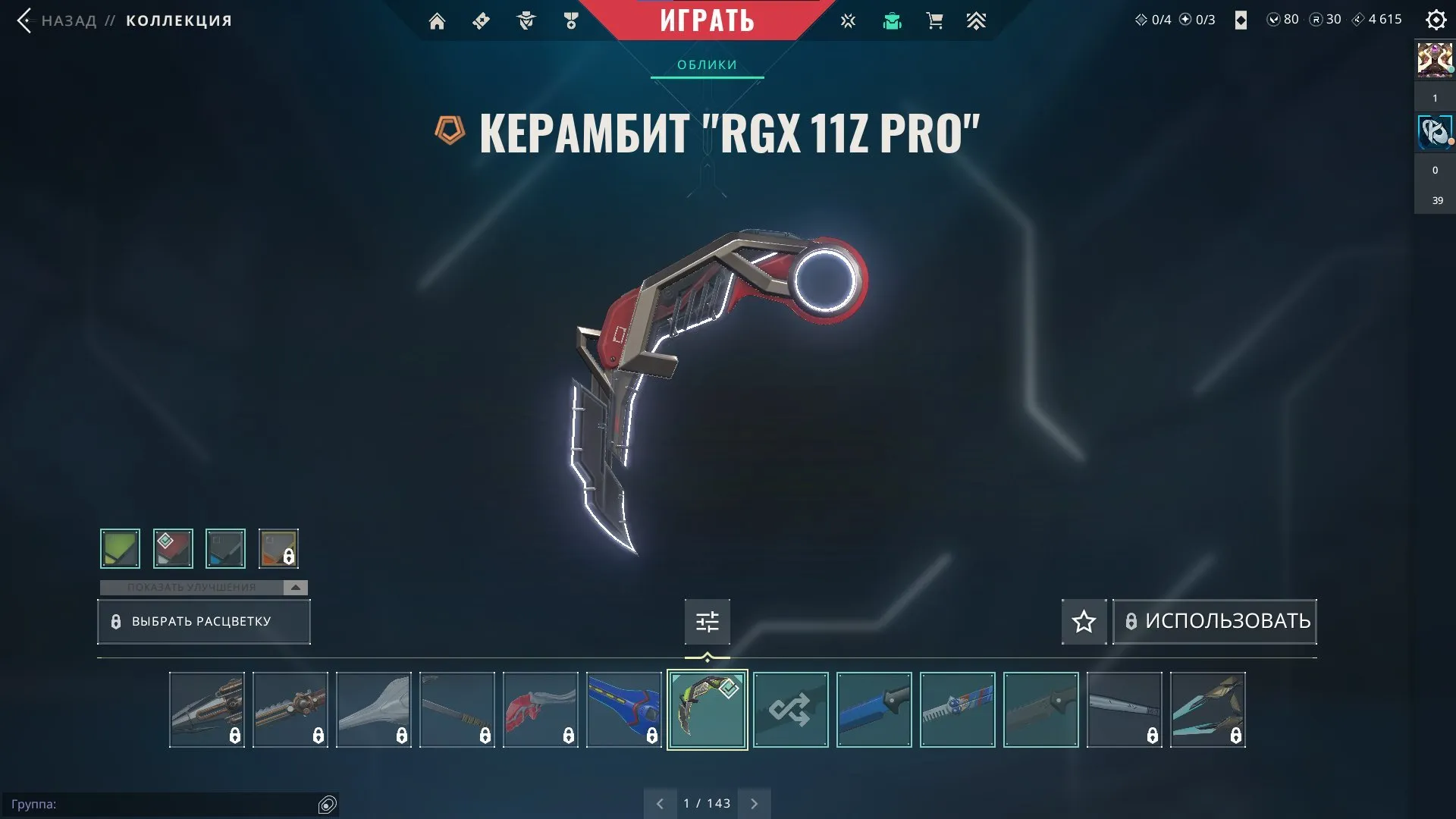Screen dimensions: 1456x819
Task: Open the battle pass screen
Action: [481, 20]
